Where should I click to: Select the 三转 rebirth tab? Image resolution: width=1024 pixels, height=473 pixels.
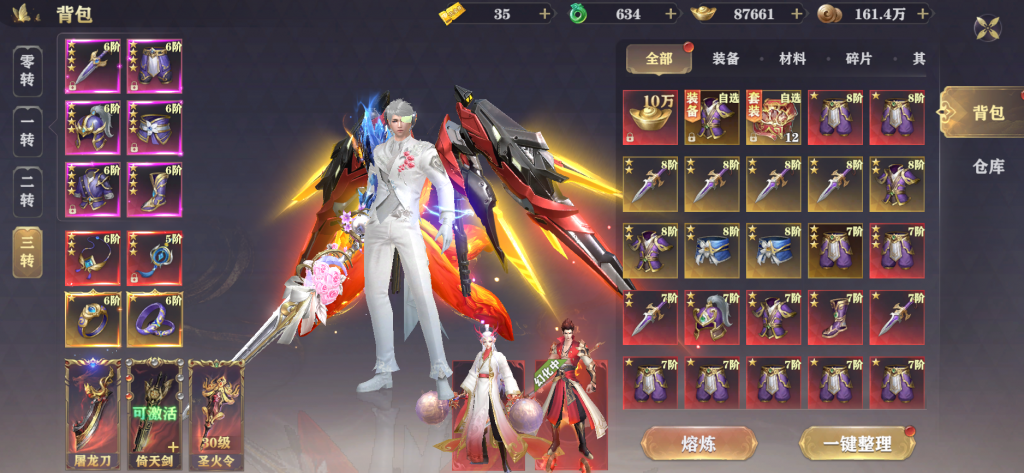29,254
